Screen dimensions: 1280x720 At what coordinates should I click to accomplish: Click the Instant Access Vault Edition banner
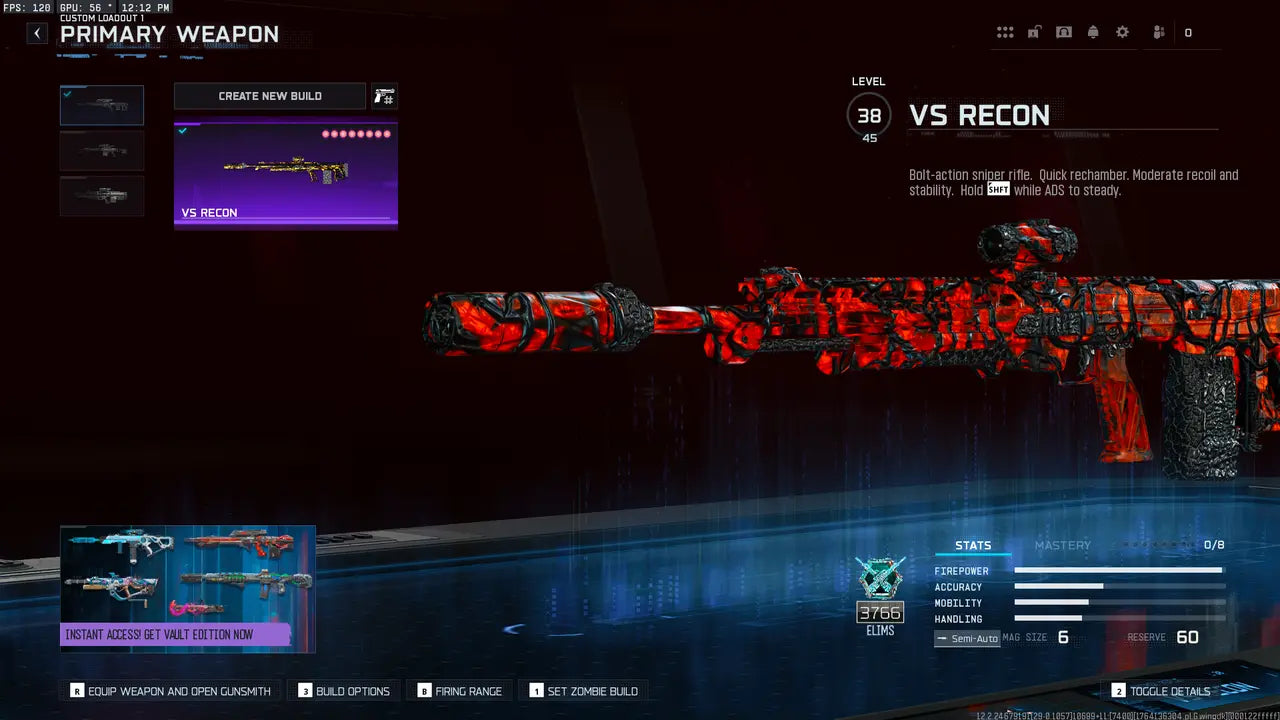point(187,588)
